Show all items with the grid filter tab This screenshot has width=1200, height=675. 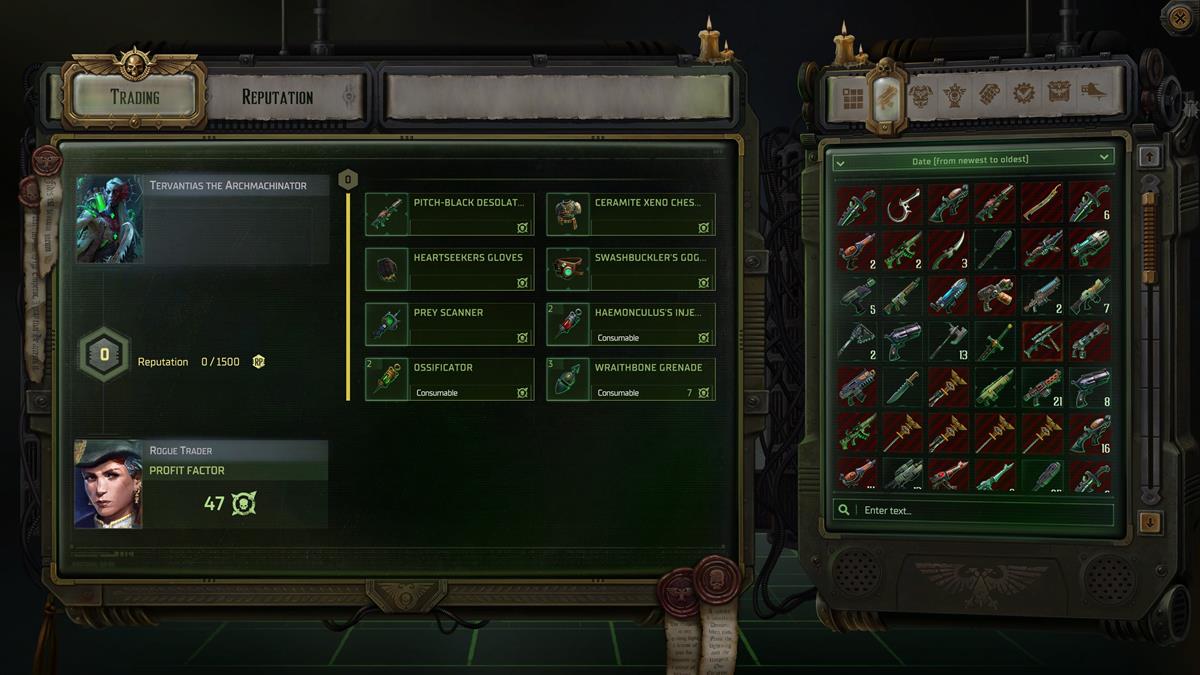tap(852, 97)
